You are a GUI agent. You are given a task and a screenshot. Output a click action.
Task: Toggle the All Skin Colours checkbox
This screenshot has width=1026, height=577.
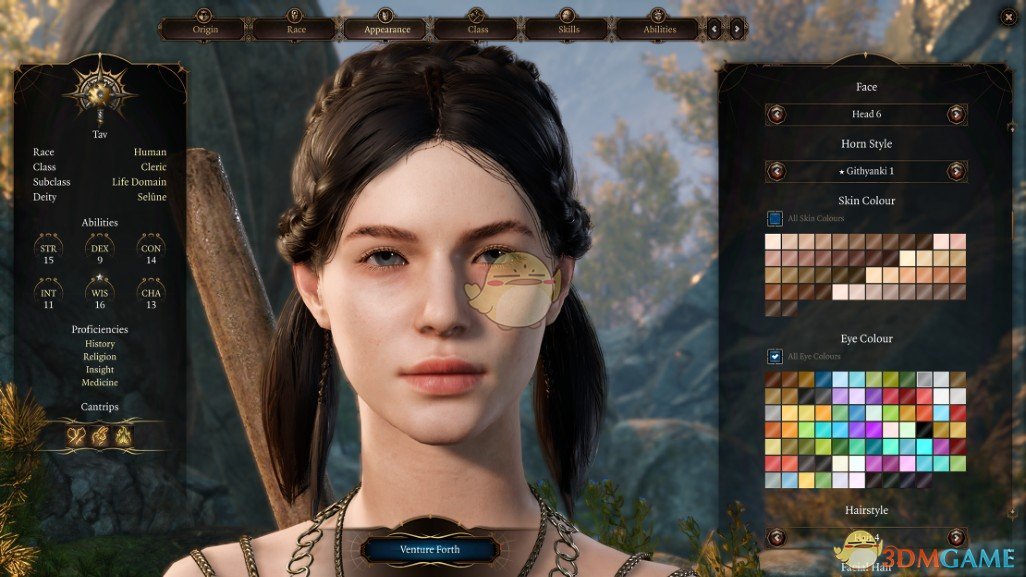(775, 218)
